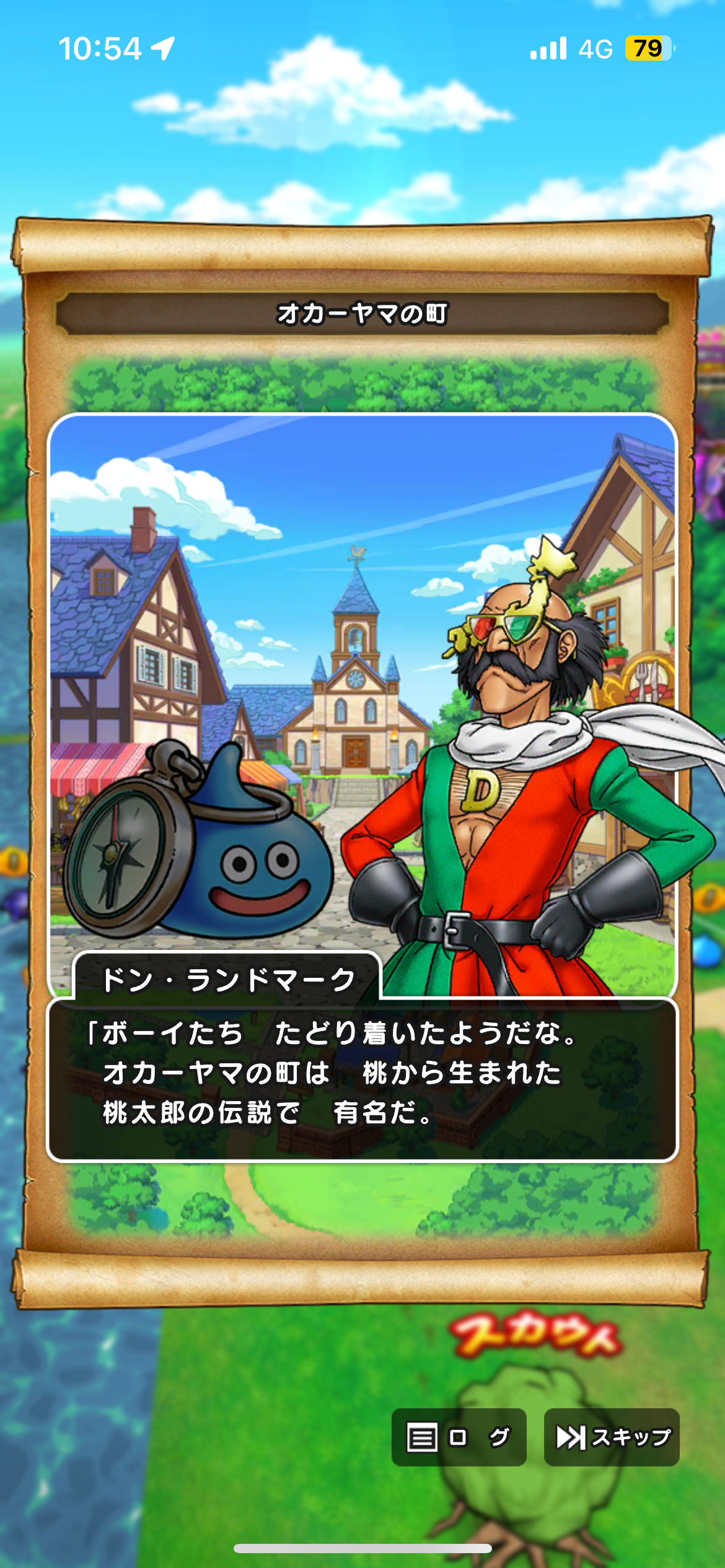Advance the Don Landmark dialogue box
The width and height of the screenshot is (725, 1568).
(362, 1079)
